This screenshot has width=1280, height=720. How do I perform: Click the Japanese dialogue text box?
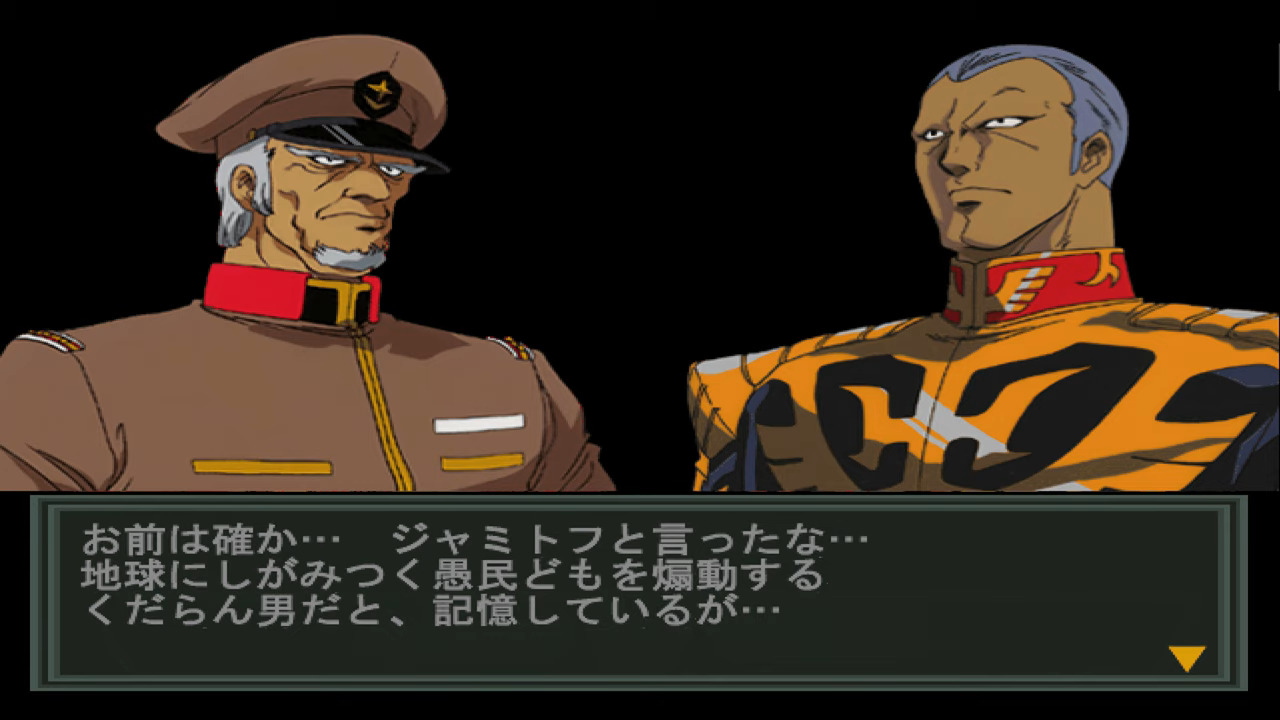(638, 591)
